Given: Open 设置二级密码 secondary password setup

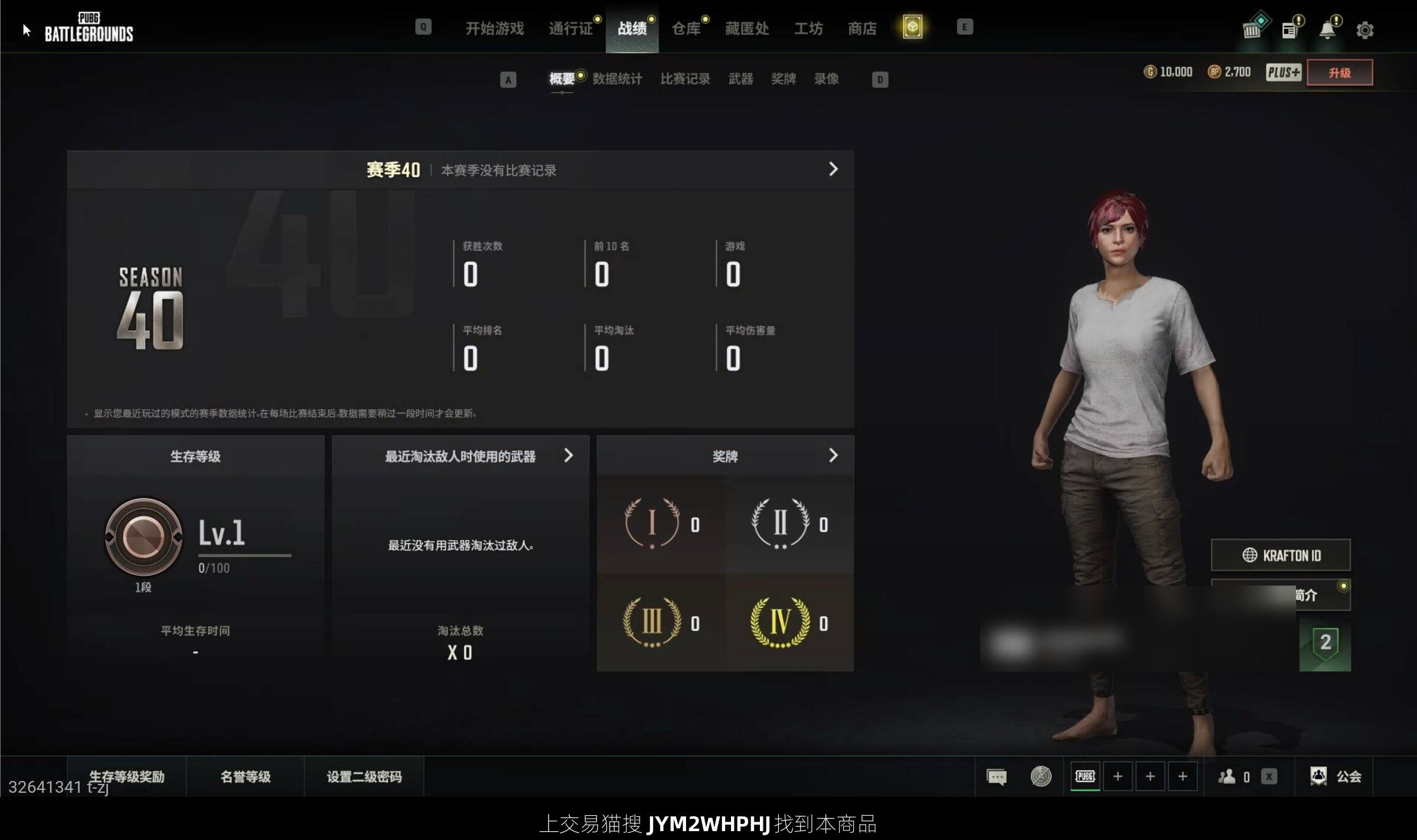Looking at the screenshot, I should pos(364,776).
